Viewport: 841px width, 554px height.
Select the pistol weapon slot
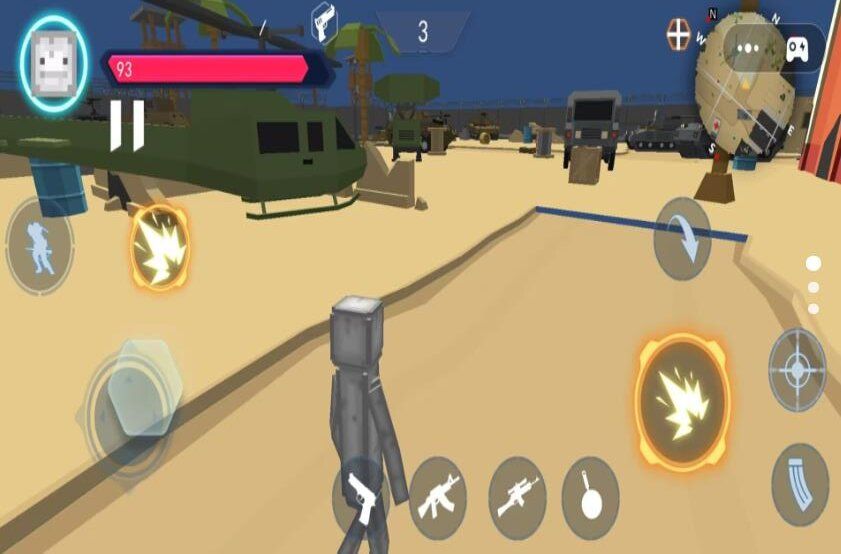click(359, 494)
